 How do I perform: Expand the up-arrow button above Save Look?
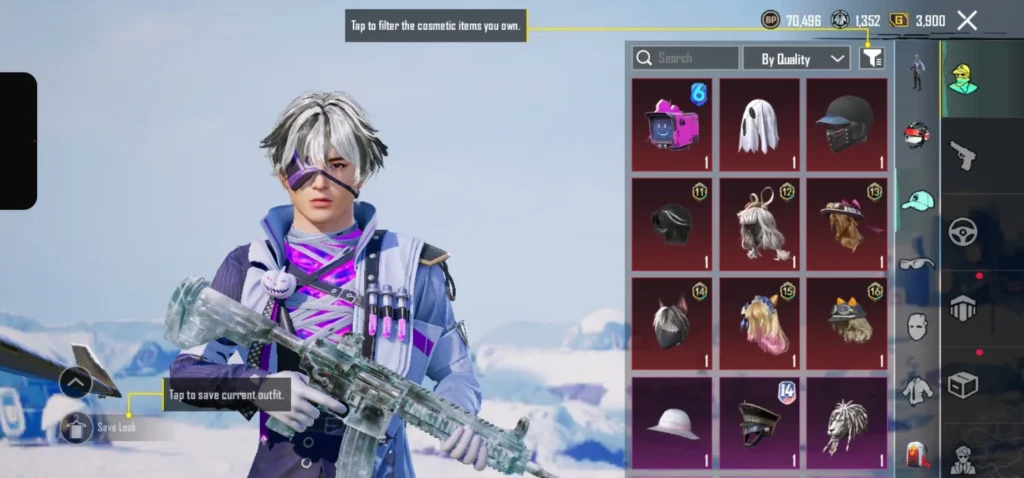(76, 382)
